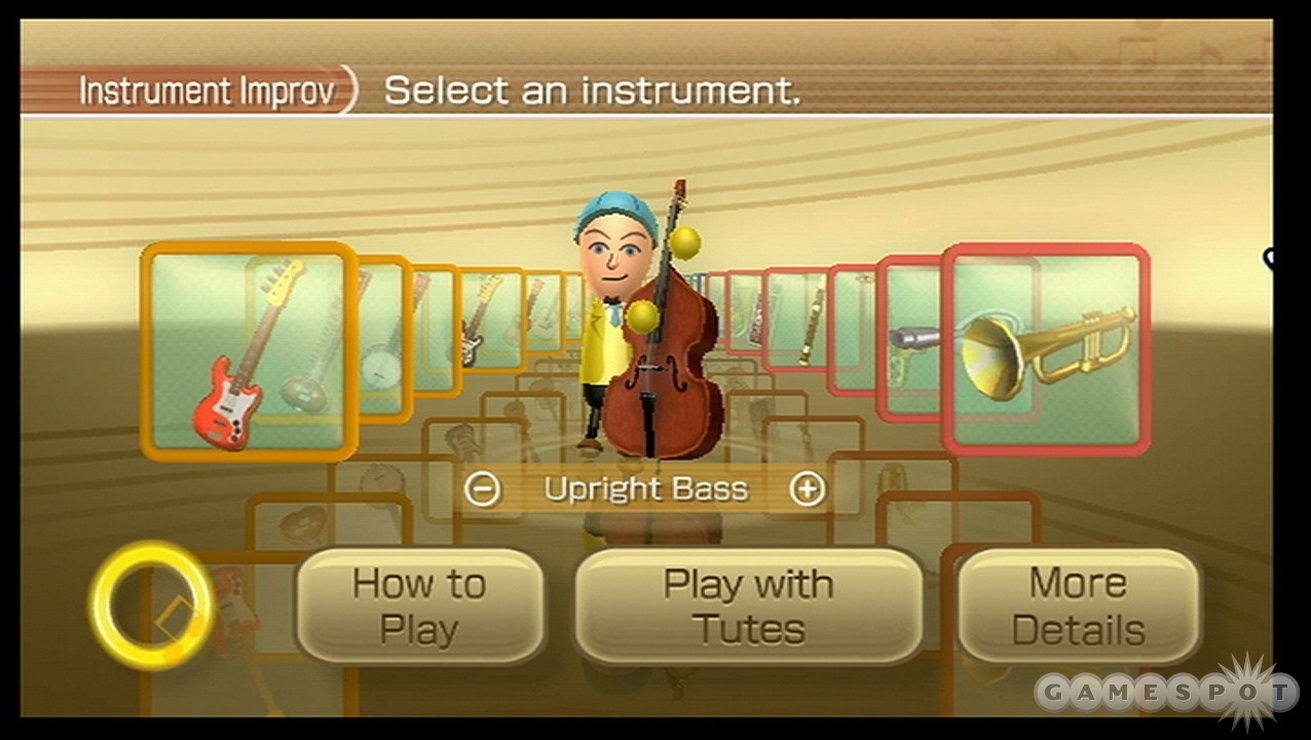Click the Select an instrument title
This screenshot has height=740, width=1311.
pyautogui.click(x=590, y=91)
